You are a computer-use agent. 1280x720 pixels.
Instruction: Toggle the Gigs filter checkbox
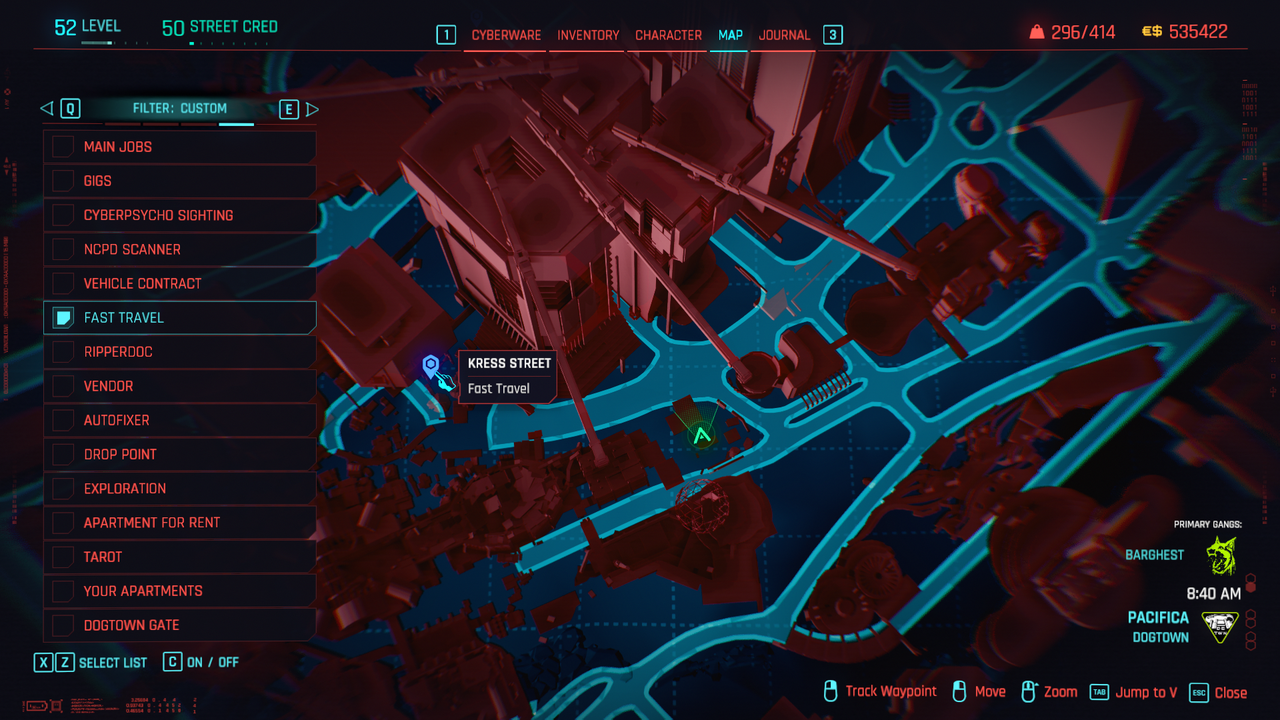point(64,181)
